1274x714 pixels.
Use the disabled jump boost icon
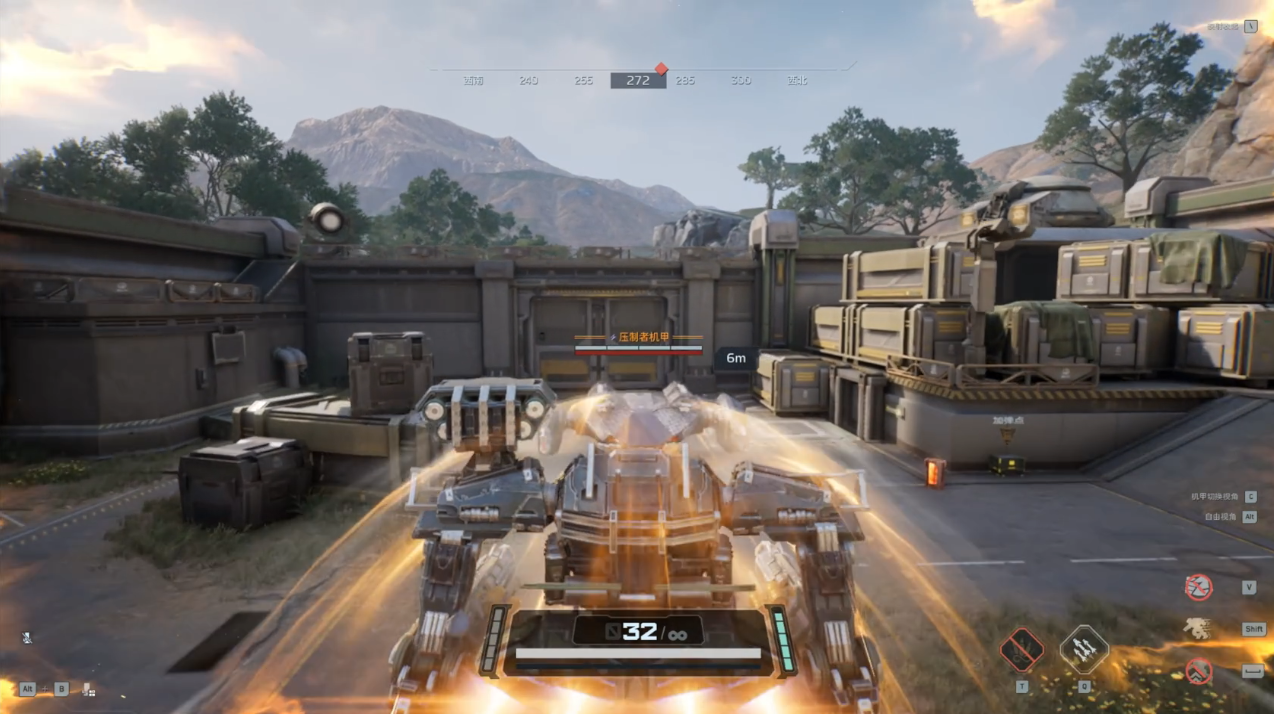(x=1197, y=671)
